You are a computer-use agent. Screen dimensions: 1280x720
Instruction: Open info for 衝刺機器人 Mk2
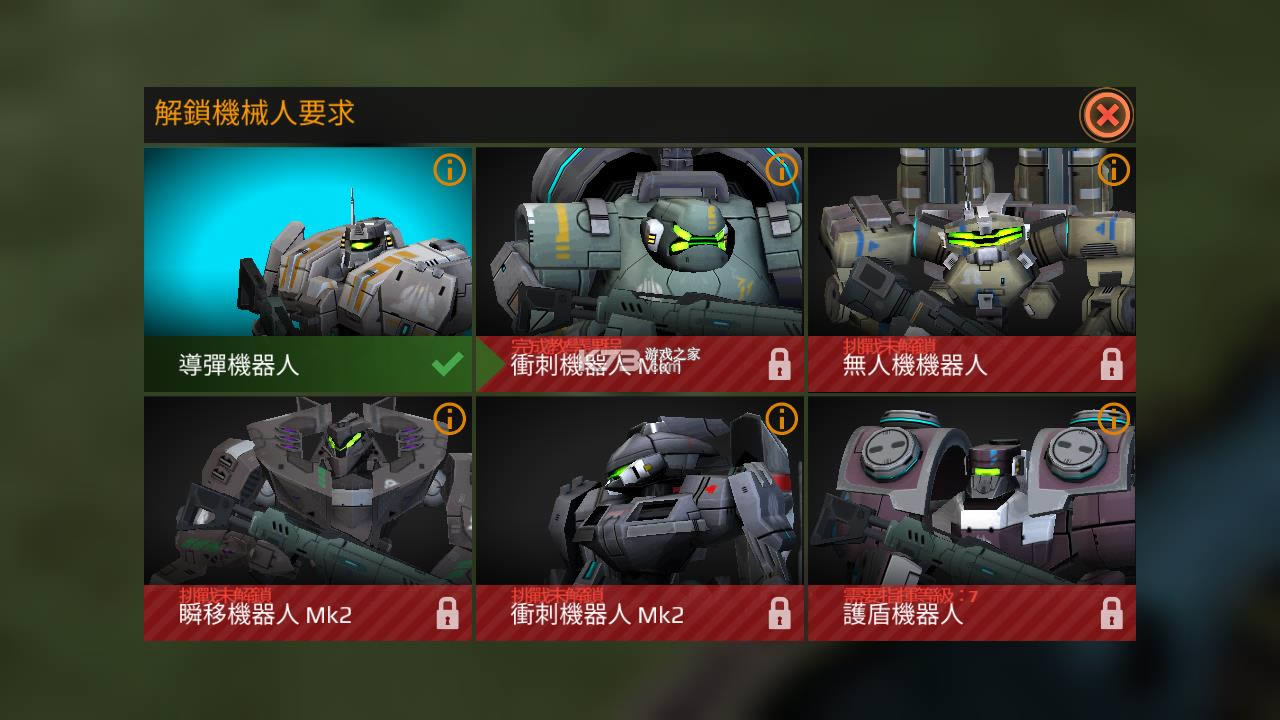pos(783,420)
